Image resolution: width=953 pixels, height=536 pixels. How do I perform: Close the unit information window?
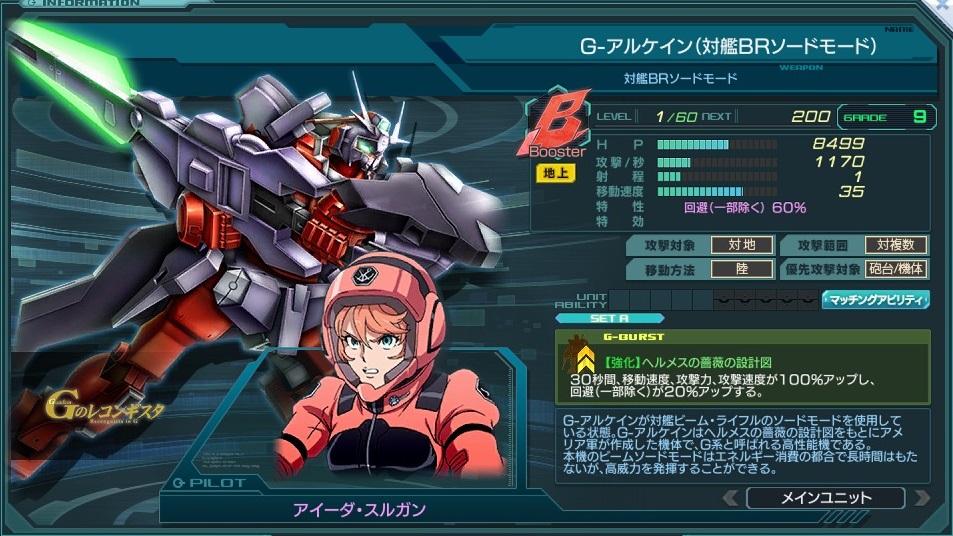tap(943, 7)
